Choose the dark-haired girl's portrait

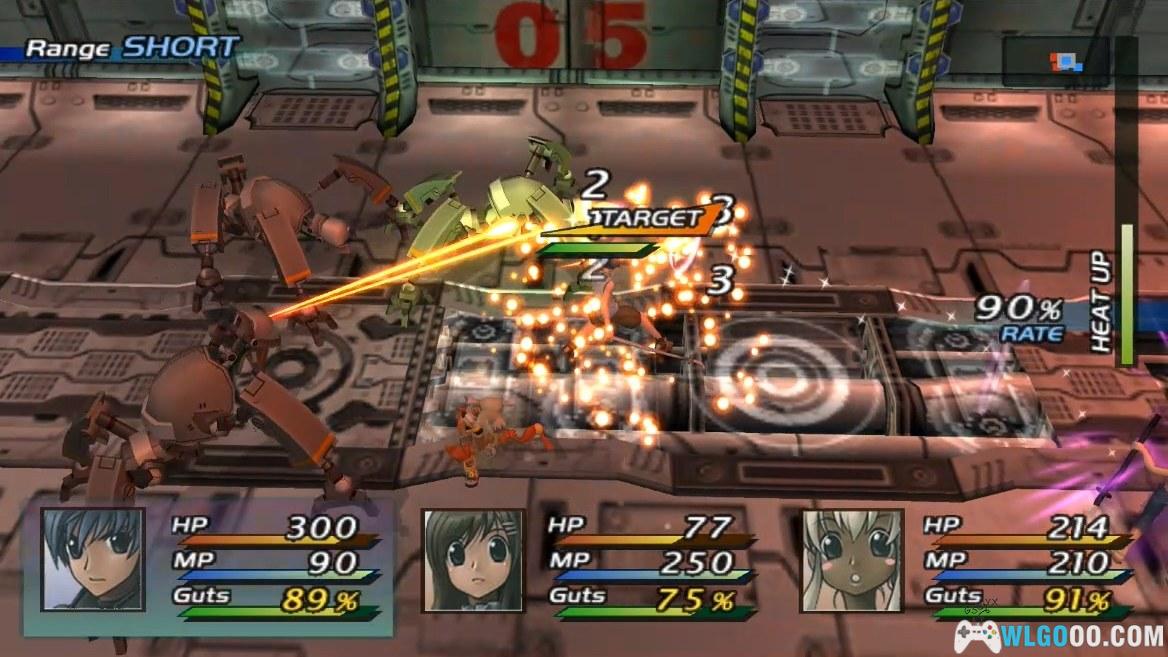[x=472, y=560]
